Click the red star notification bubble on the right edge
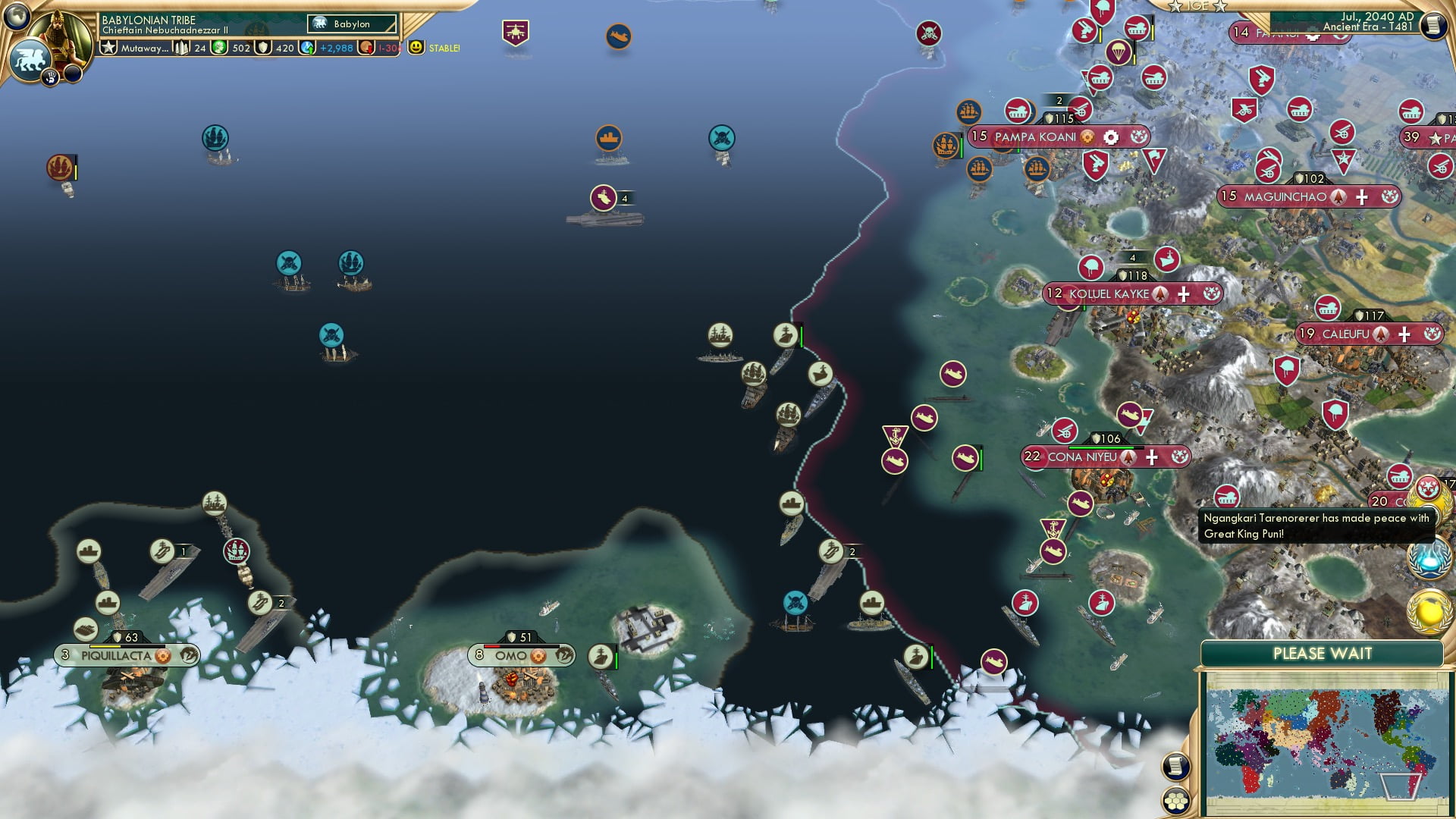This screenshot has height=819, width=1456. coord(1427,486)
